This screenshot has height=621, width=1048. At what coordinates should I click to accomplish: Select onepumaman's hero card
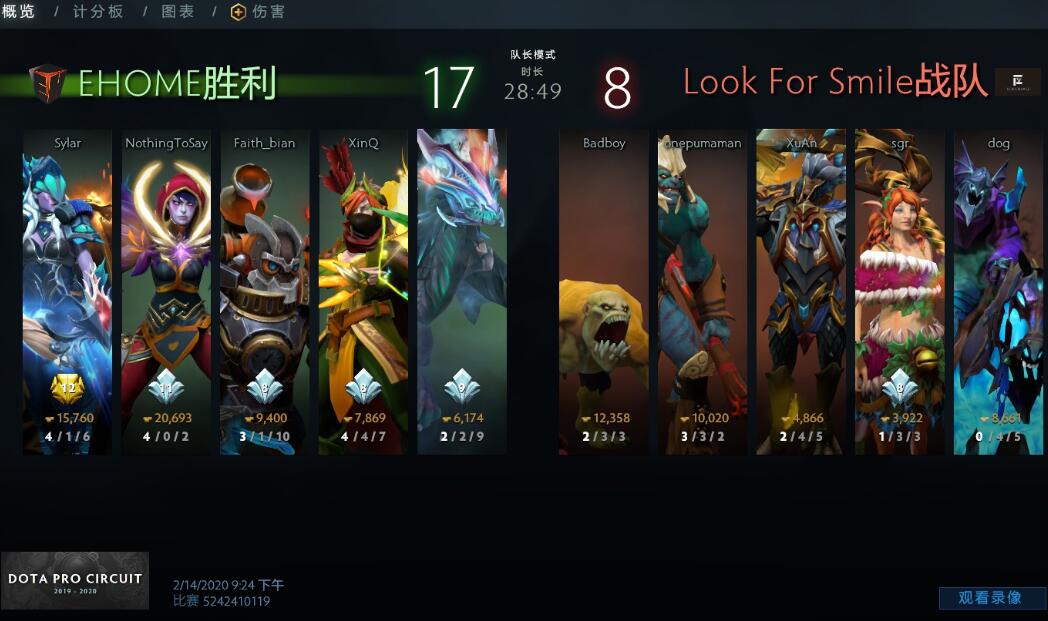tap(702, 291)
